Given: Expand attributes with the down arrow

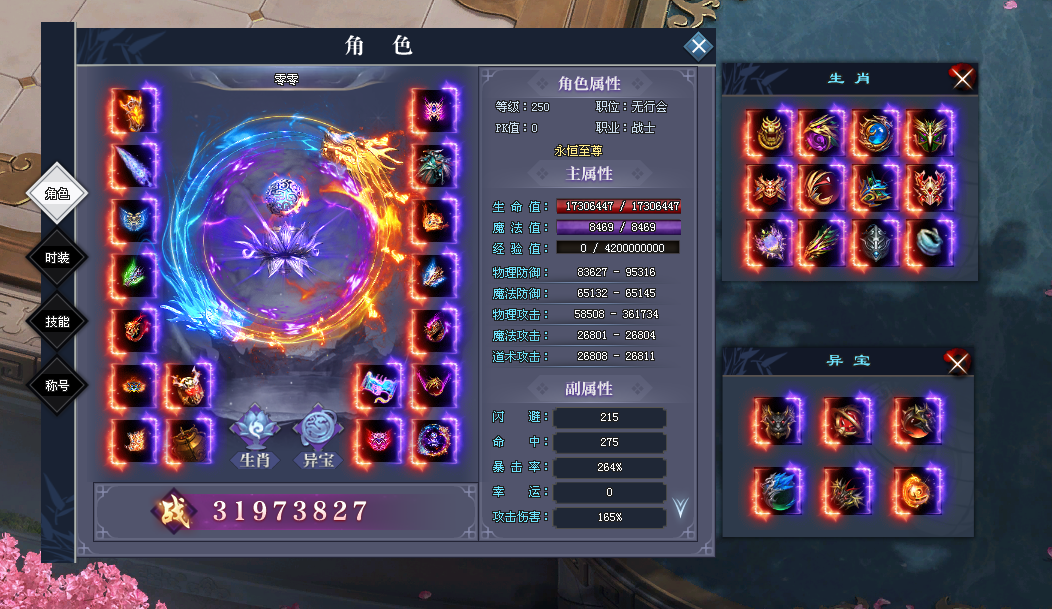Looking at the screenshot, I should [x=681, y=507].
